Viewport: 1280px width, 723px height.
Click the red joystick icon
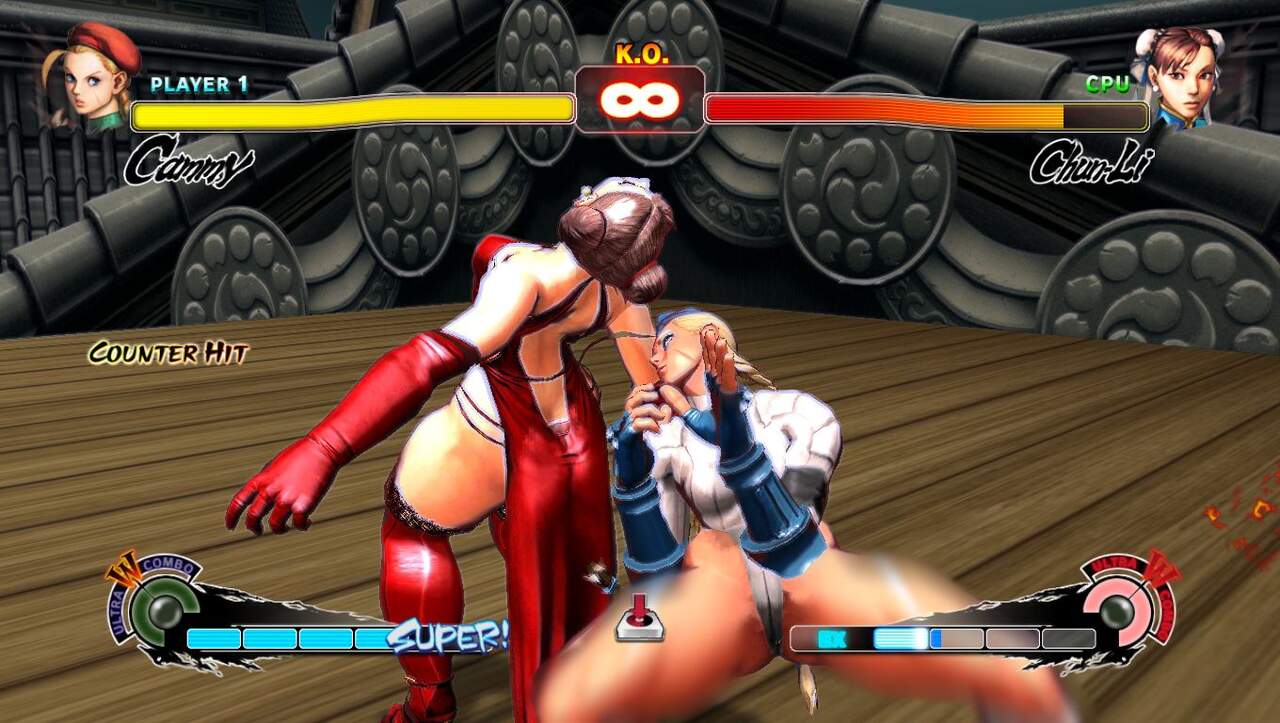coord(639,616)
